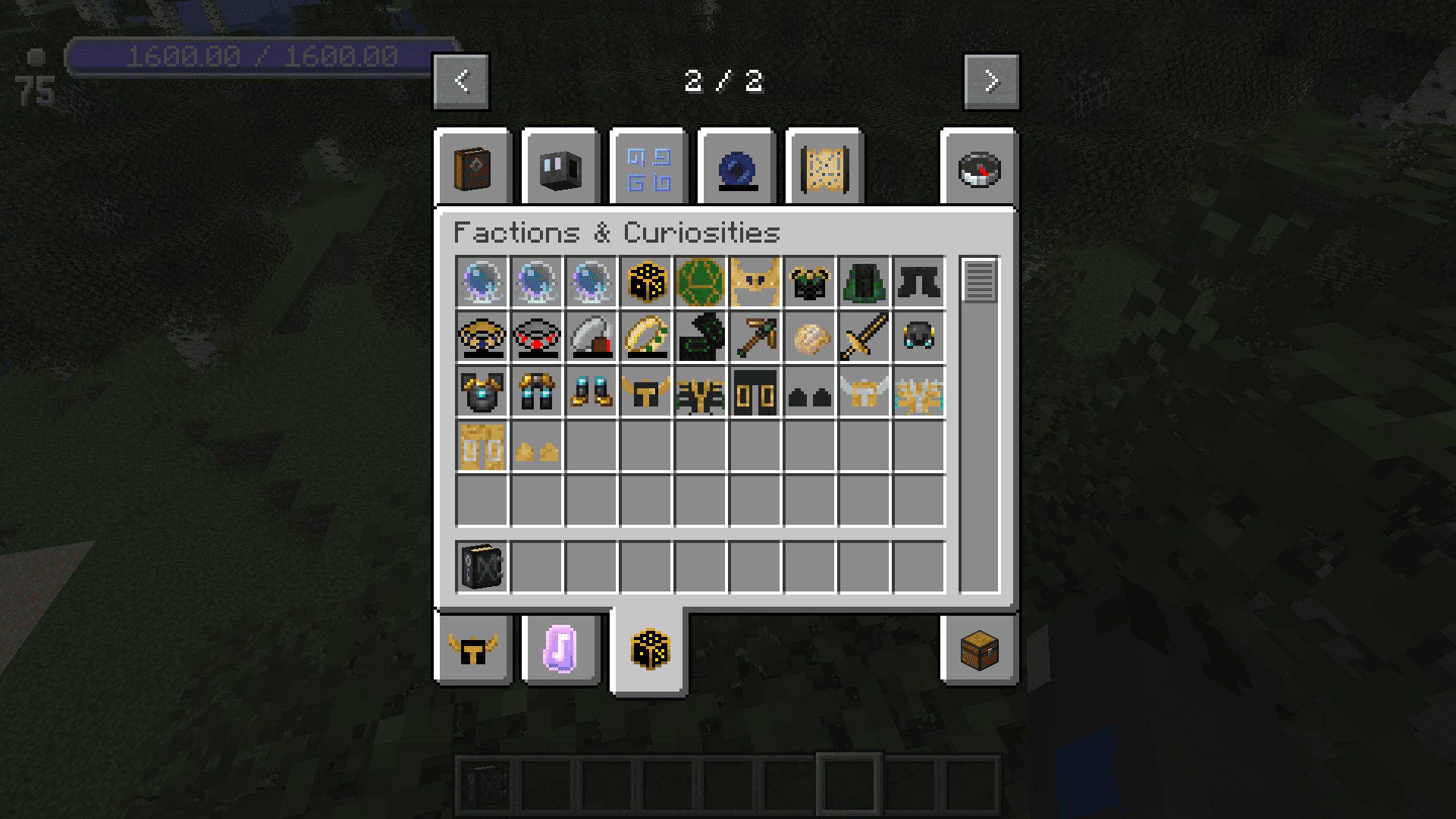Grab the golden leggings item
The image size is (1456, 819).
click(x=482, y=446)
